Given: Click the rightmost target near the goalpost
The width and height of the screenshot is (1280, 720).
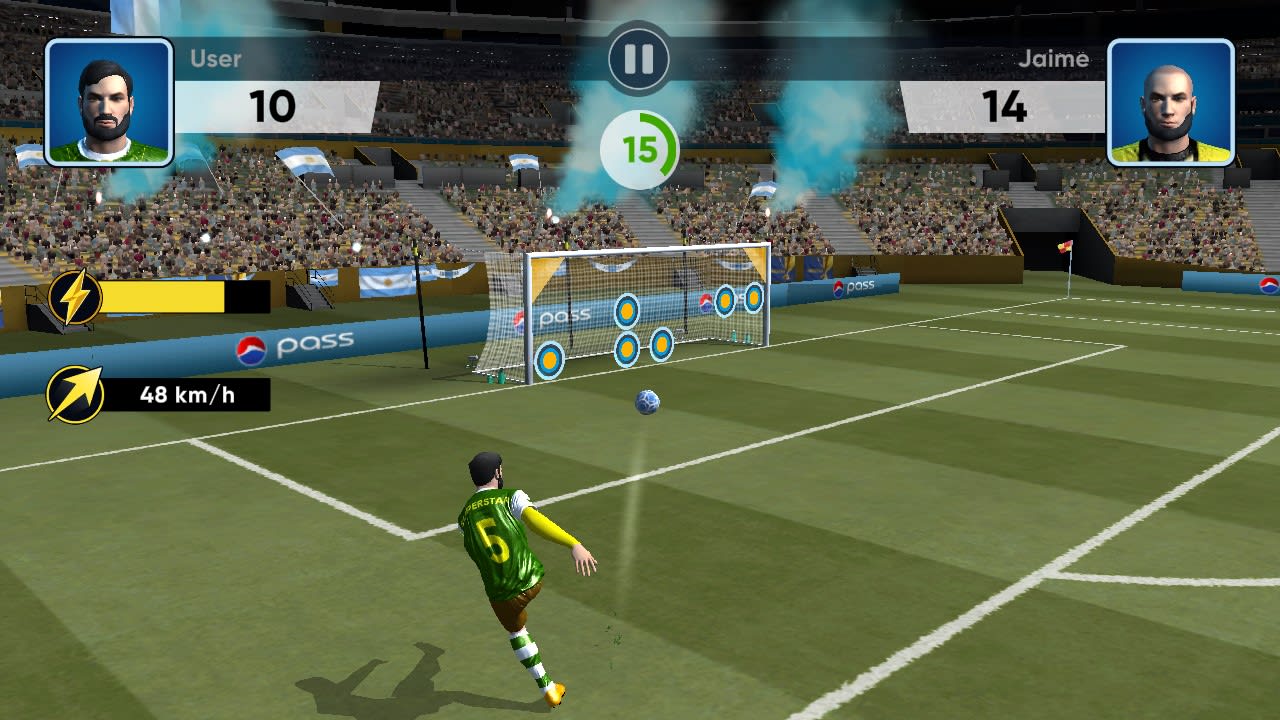Looking at the screenshot, I should click(x=755, y=299).
